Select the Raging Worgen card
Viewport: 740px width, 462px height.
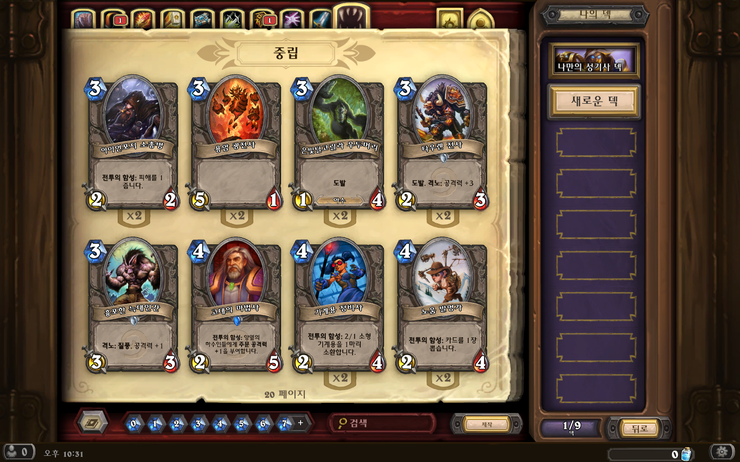133,305
